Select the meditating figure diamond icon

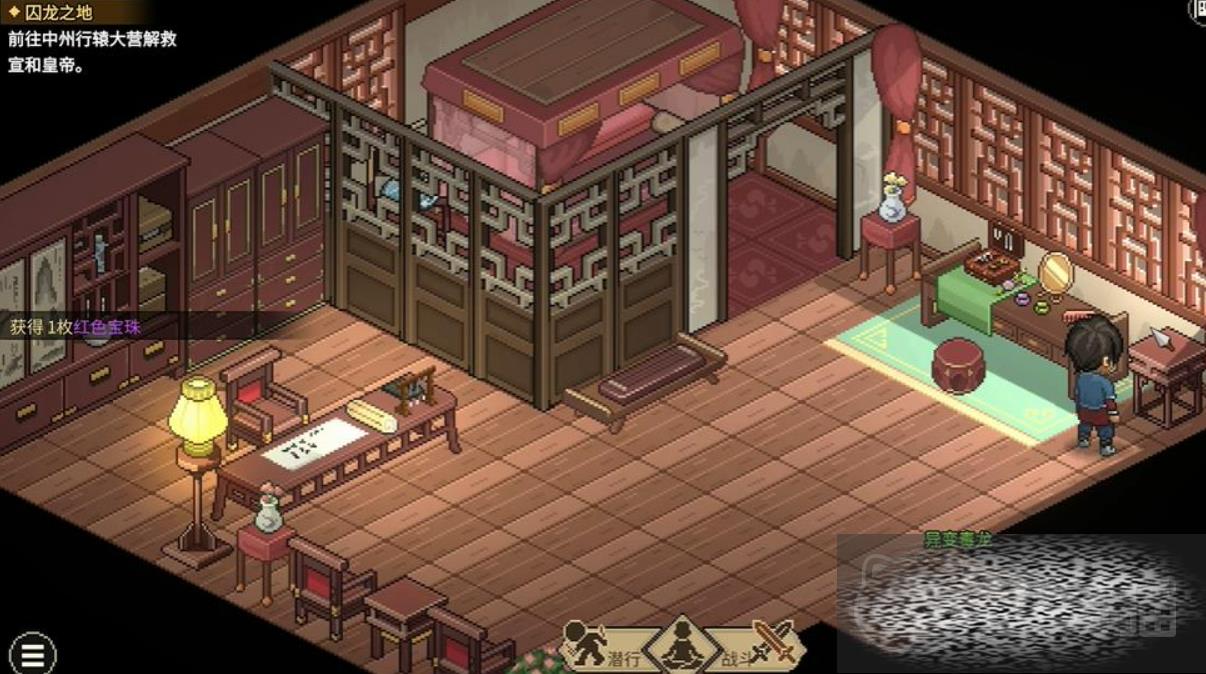pyautogui.click(x=683, y=645)
